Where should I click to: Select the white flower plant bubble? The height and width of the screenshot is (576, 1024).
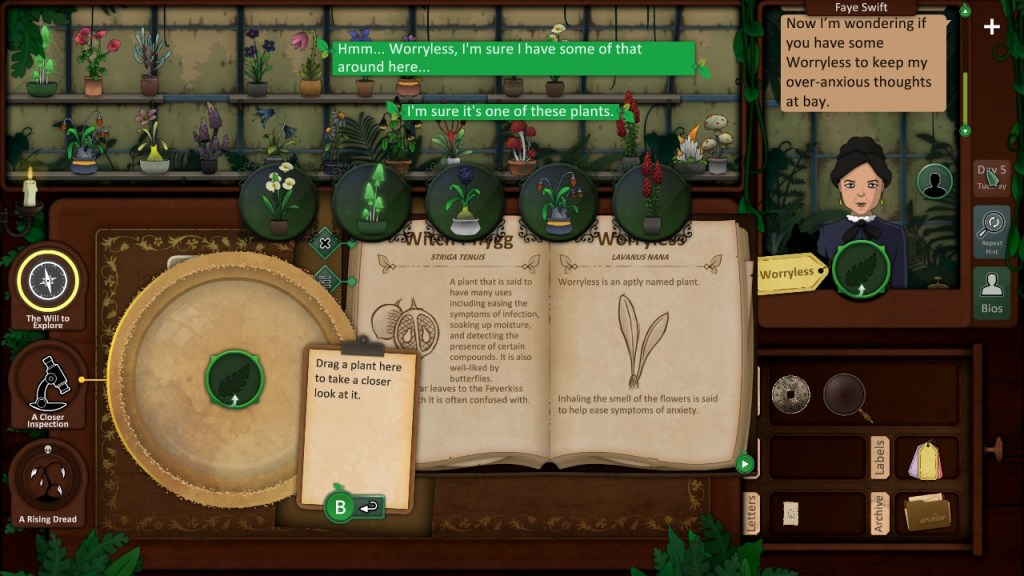pos(279,201)
